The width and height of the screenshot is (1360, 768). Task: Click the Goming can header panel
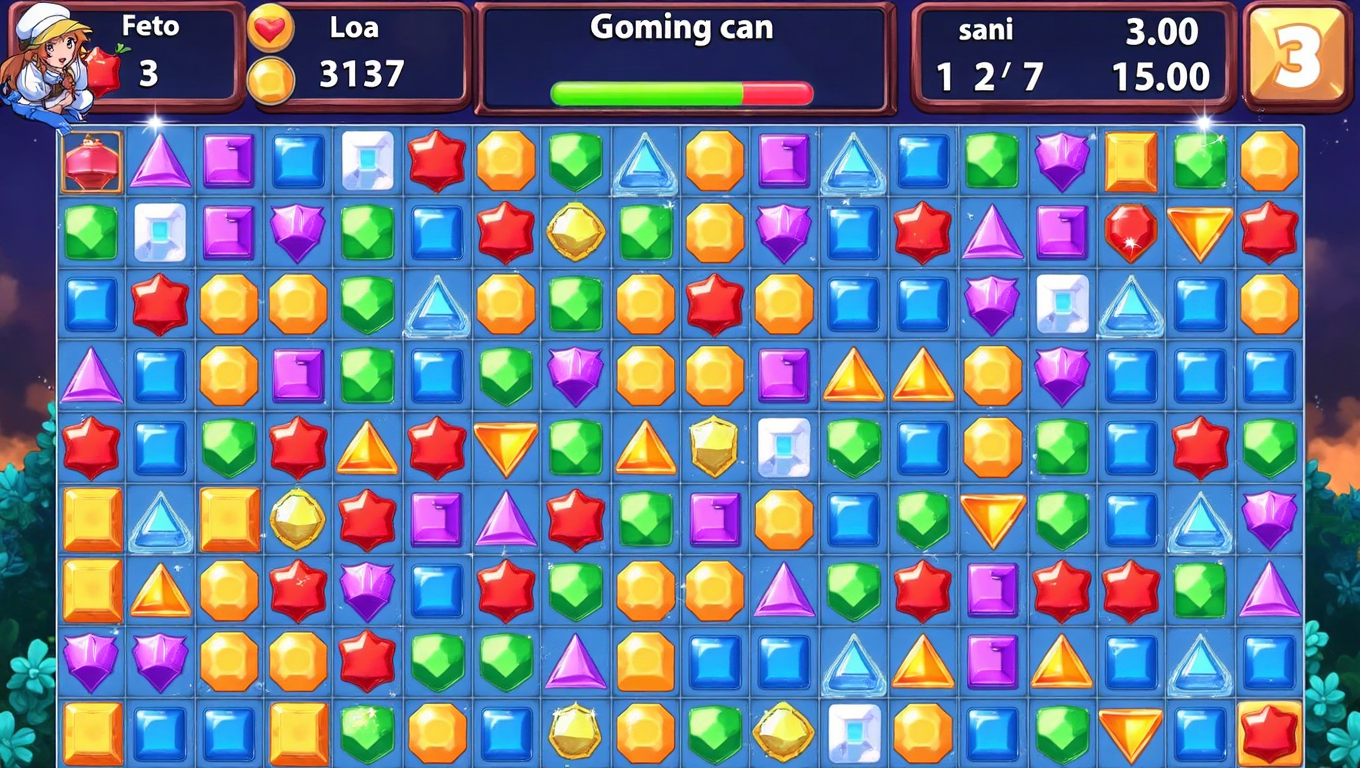tap(681, 29)
